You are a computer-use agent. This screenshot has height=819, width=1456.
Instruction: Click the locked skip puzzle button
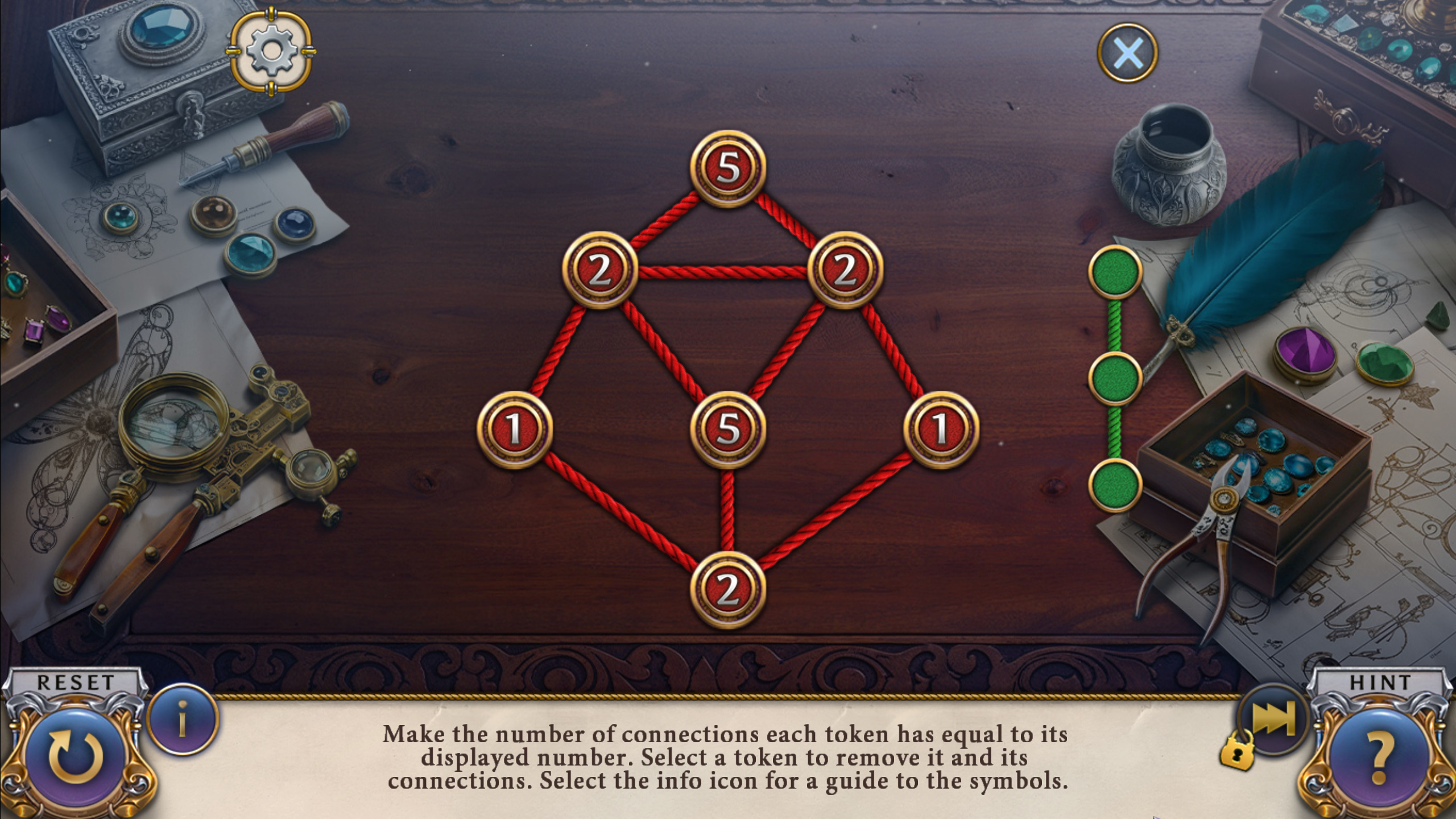pyautogui.click(x=1273, y=719)
